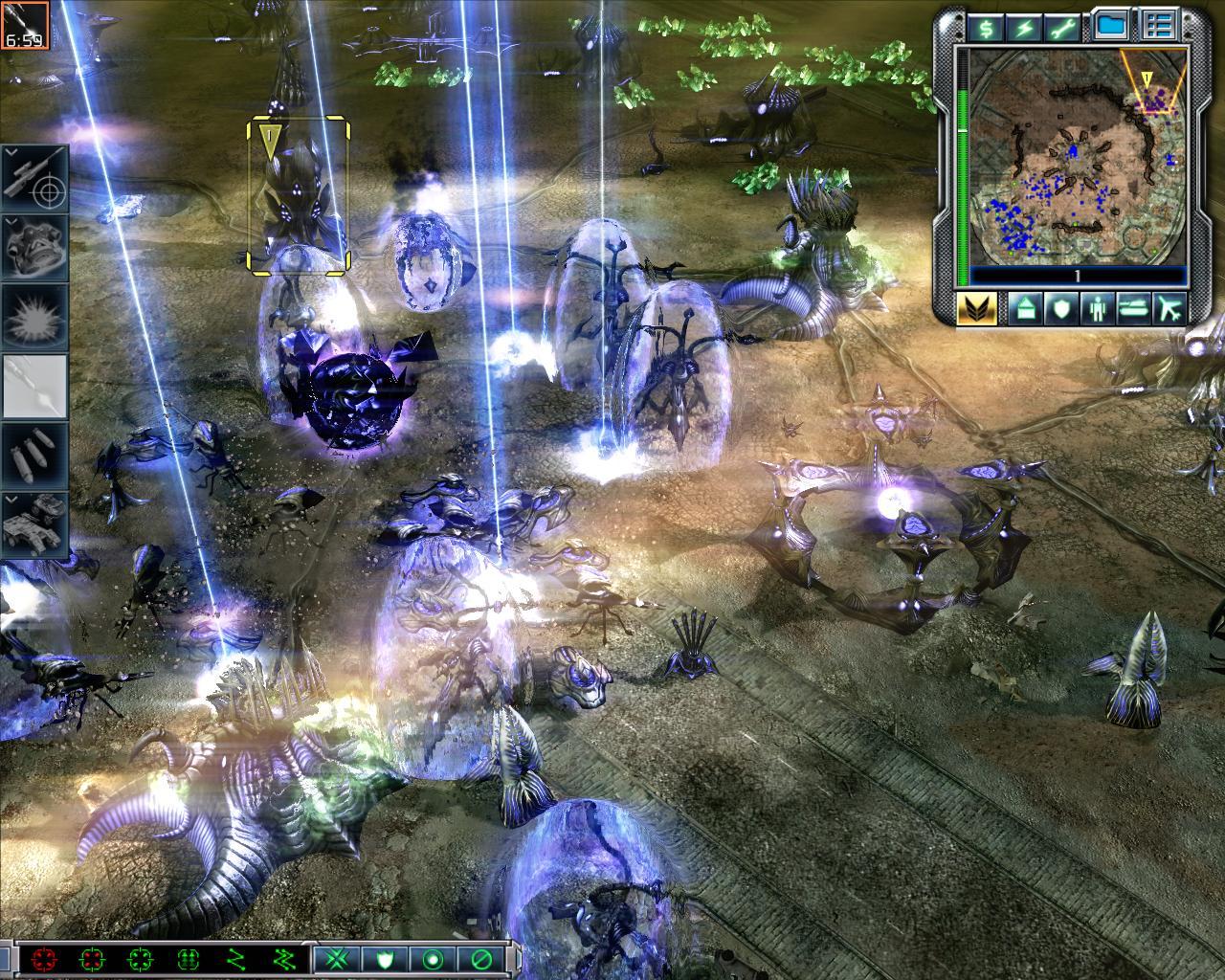Open the blue folder menu button
The height and width of the screenshot is (980, 1225).
(x=1110, y=27)
